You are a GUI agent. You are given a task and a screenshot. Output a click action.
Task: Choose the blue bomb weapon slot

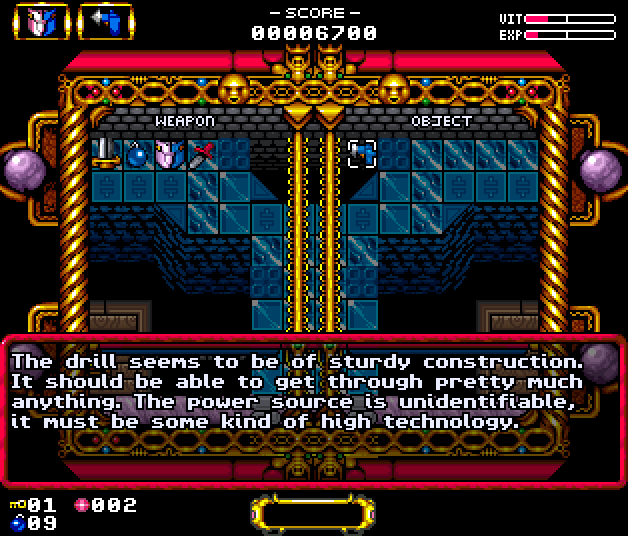click(x=137, y=155)
